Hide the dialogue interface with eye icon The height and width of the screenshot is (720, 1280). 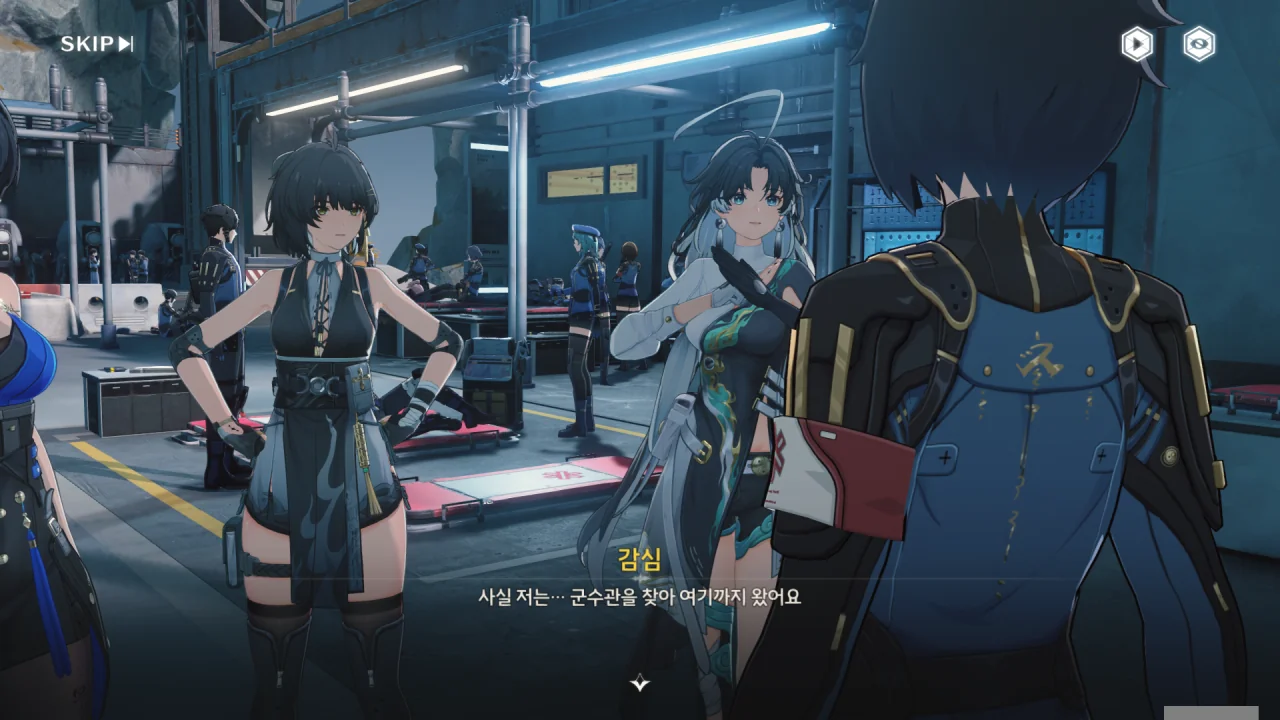point(1199,44)
